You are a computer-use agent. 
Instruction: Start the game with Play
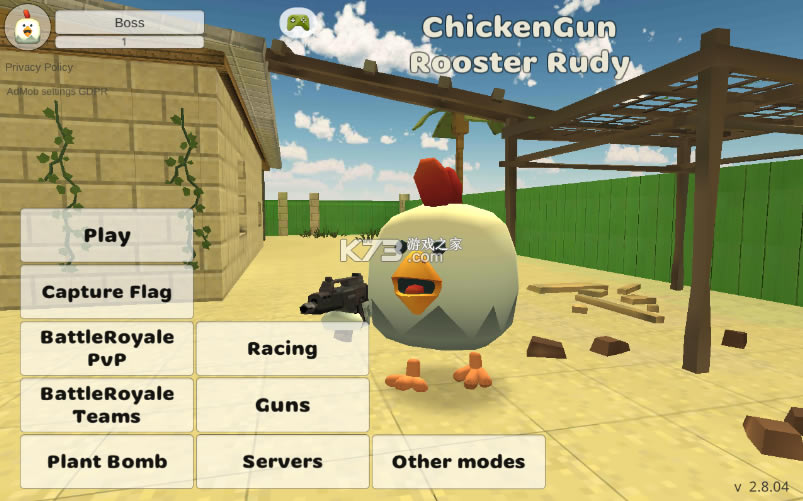(107, 236)
